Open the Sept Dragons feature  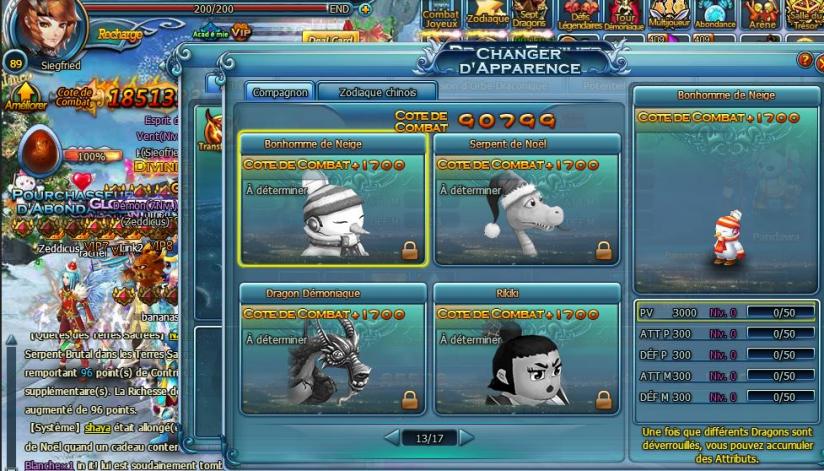coord(530,15)
